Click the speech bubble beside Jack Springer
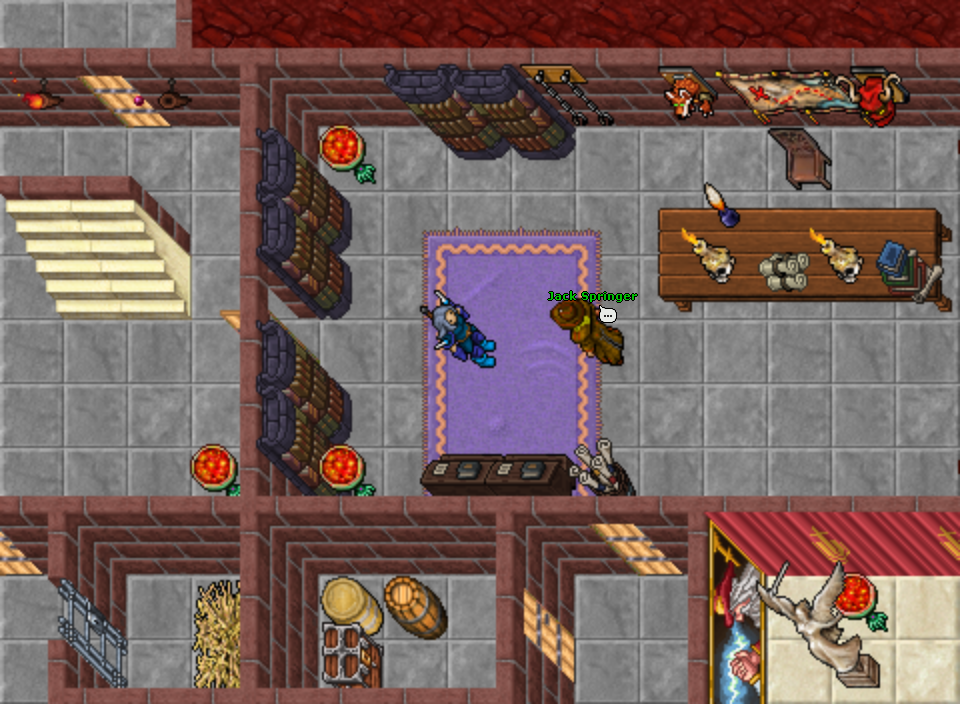Screen dimensions: 960x704 tap(607, 315)
